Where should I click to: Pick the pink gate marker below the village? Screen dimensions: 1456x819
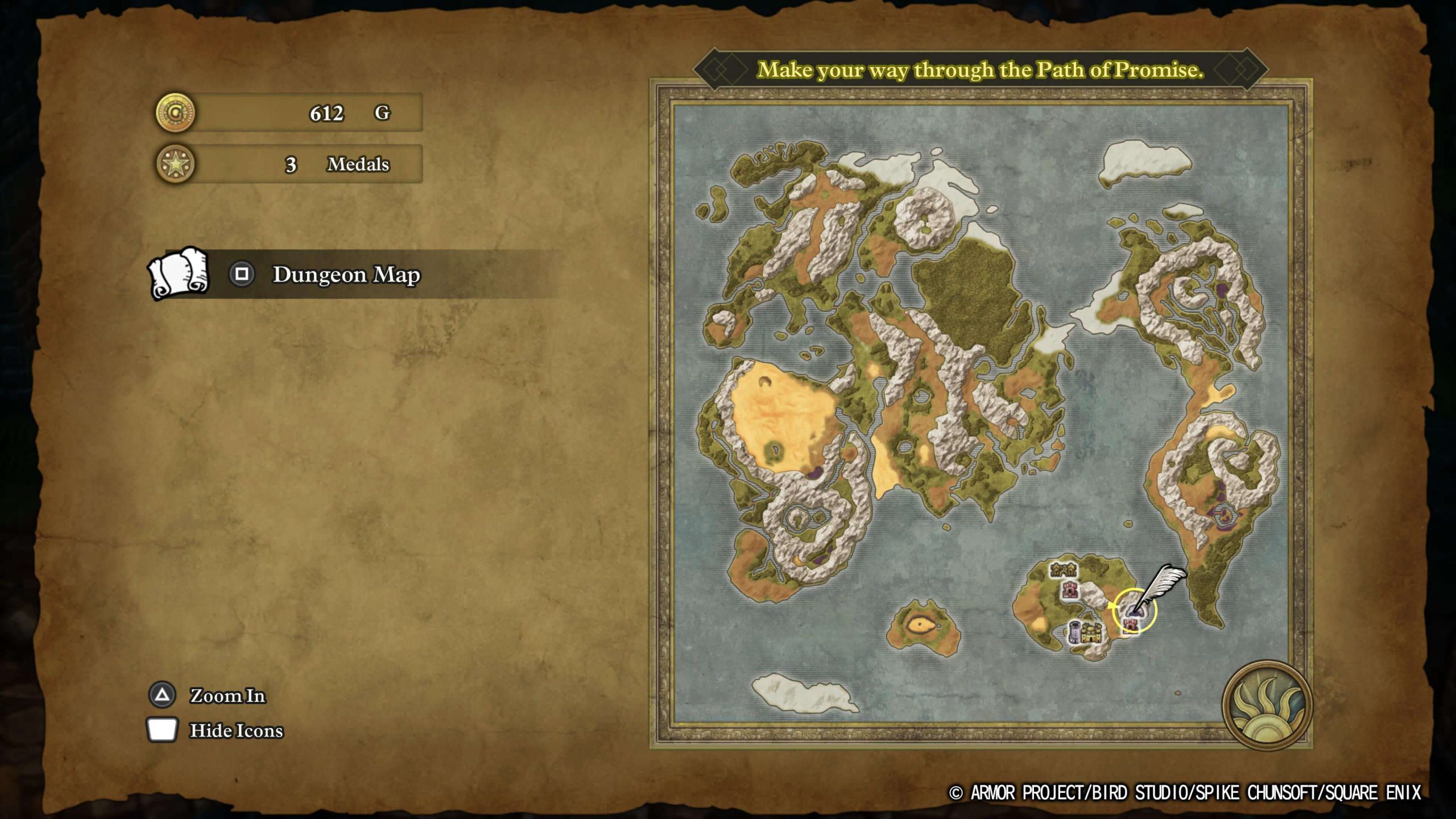tap(1070, 590)
